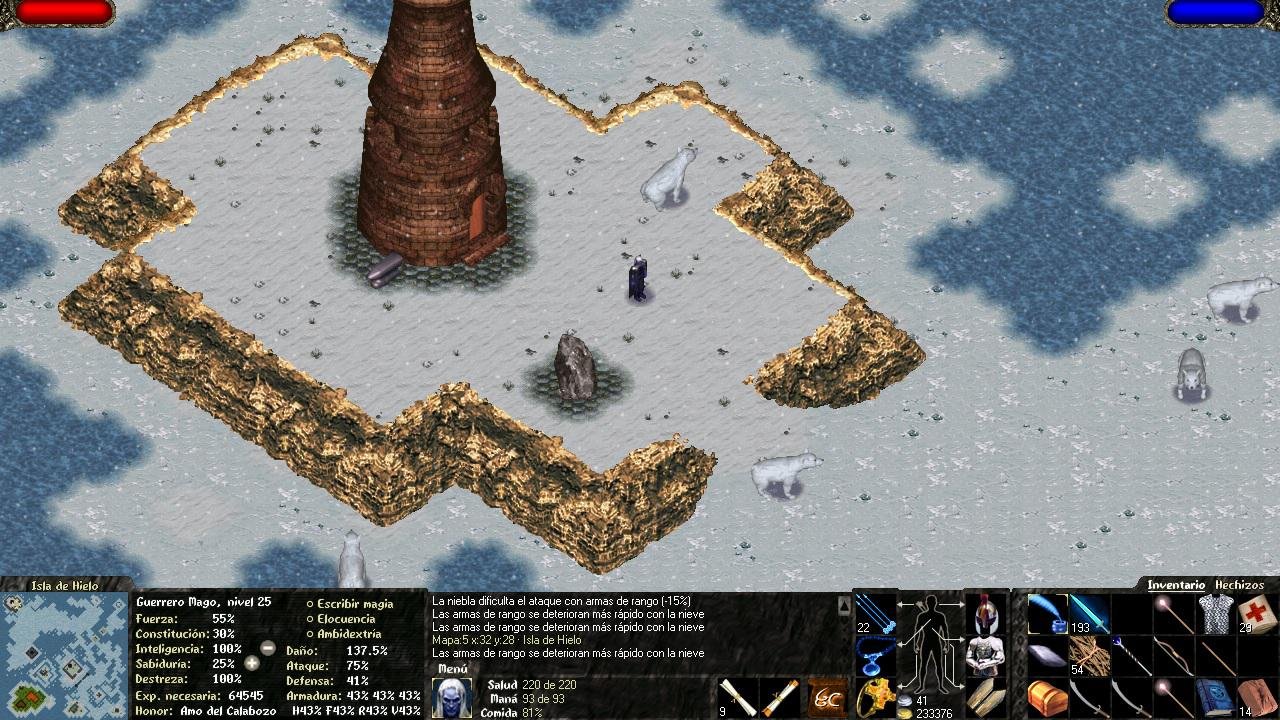Click the equipped blue amulet slot

[x=876, y=655]
